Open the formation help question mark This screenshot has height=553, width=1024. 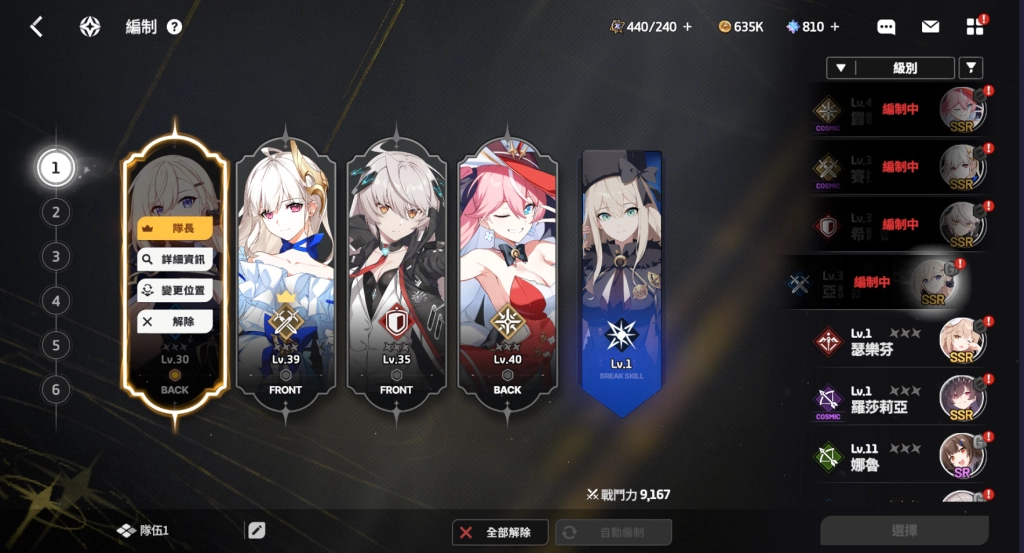tap(175, 27)
